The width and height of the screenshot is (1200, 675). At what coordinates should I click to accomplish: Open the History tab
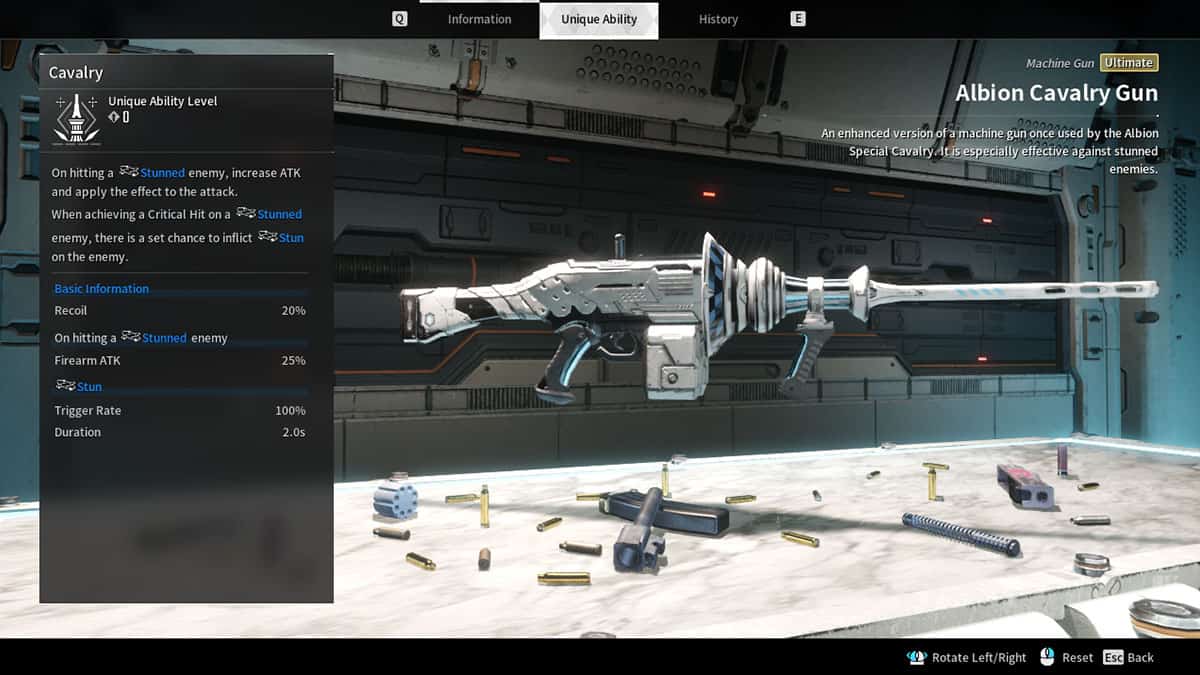point(718,19)
